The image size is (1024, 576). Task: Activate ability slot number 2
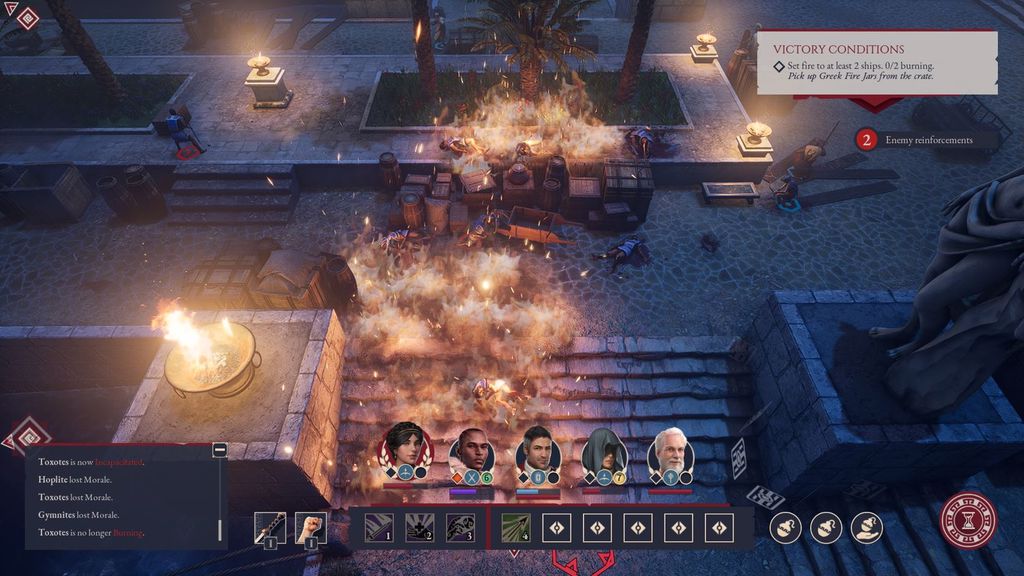(x=419, y=526)
